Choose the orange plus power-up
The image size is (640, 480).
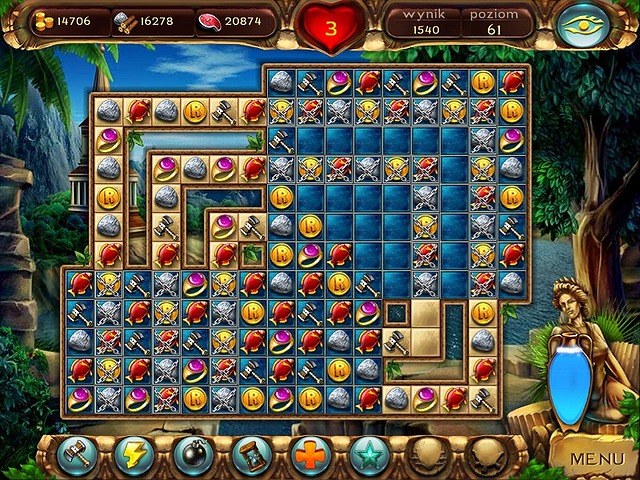(311, 455)
